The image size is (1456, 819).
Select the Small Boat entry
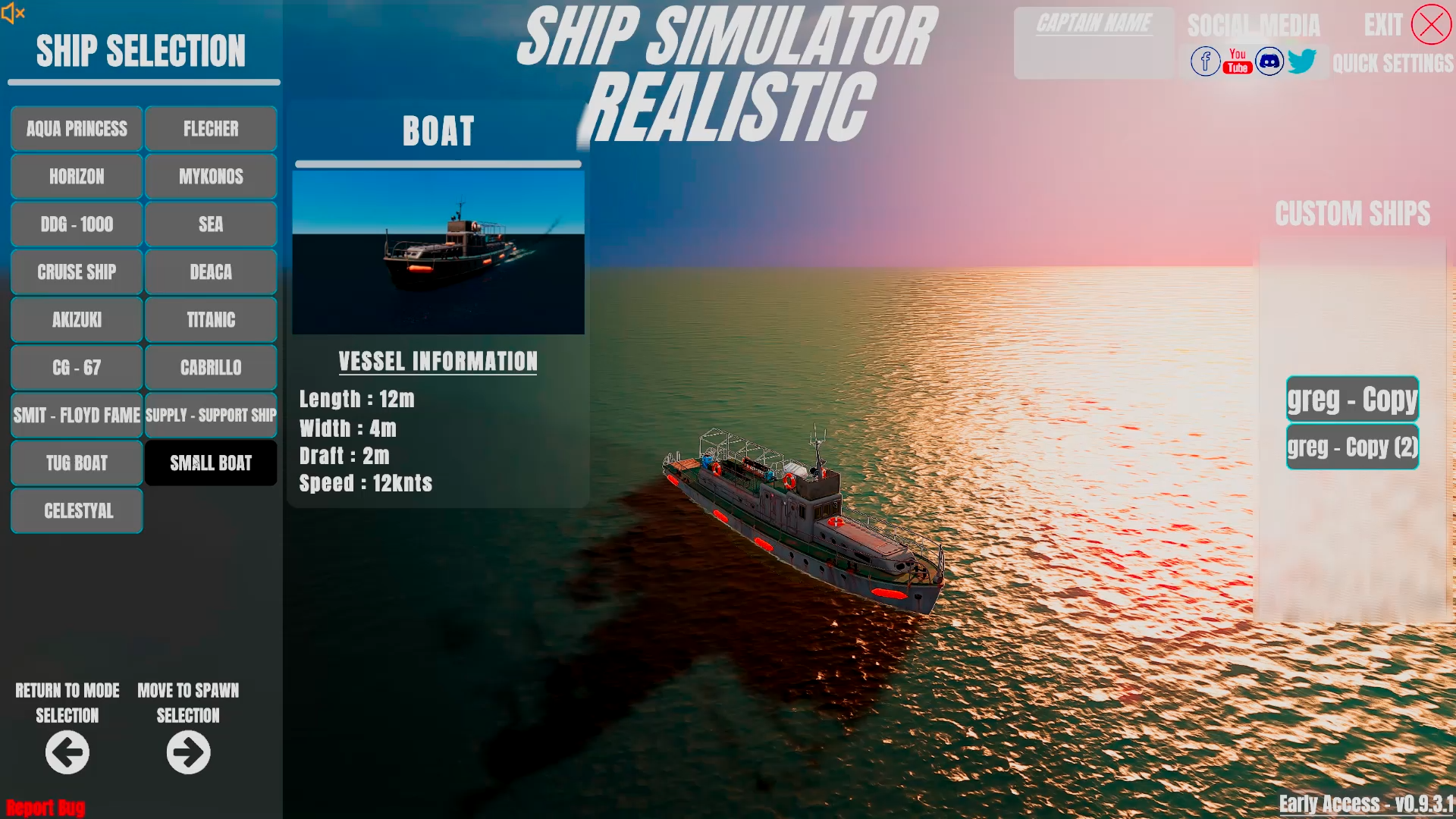click(210, 463)
